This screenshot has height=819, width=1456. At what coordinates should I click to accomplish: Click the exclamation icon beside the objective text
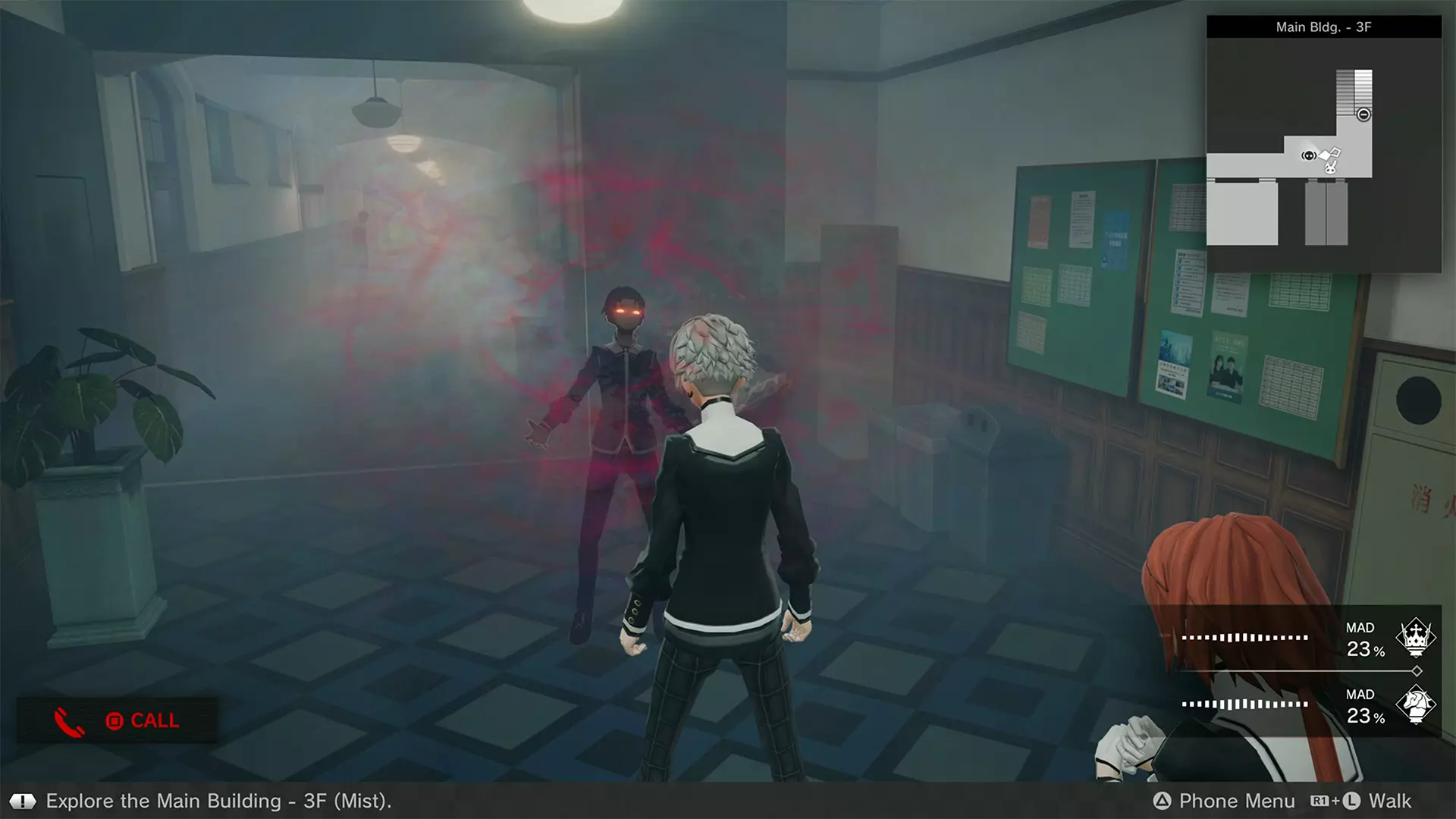click(x=23, y=800)
